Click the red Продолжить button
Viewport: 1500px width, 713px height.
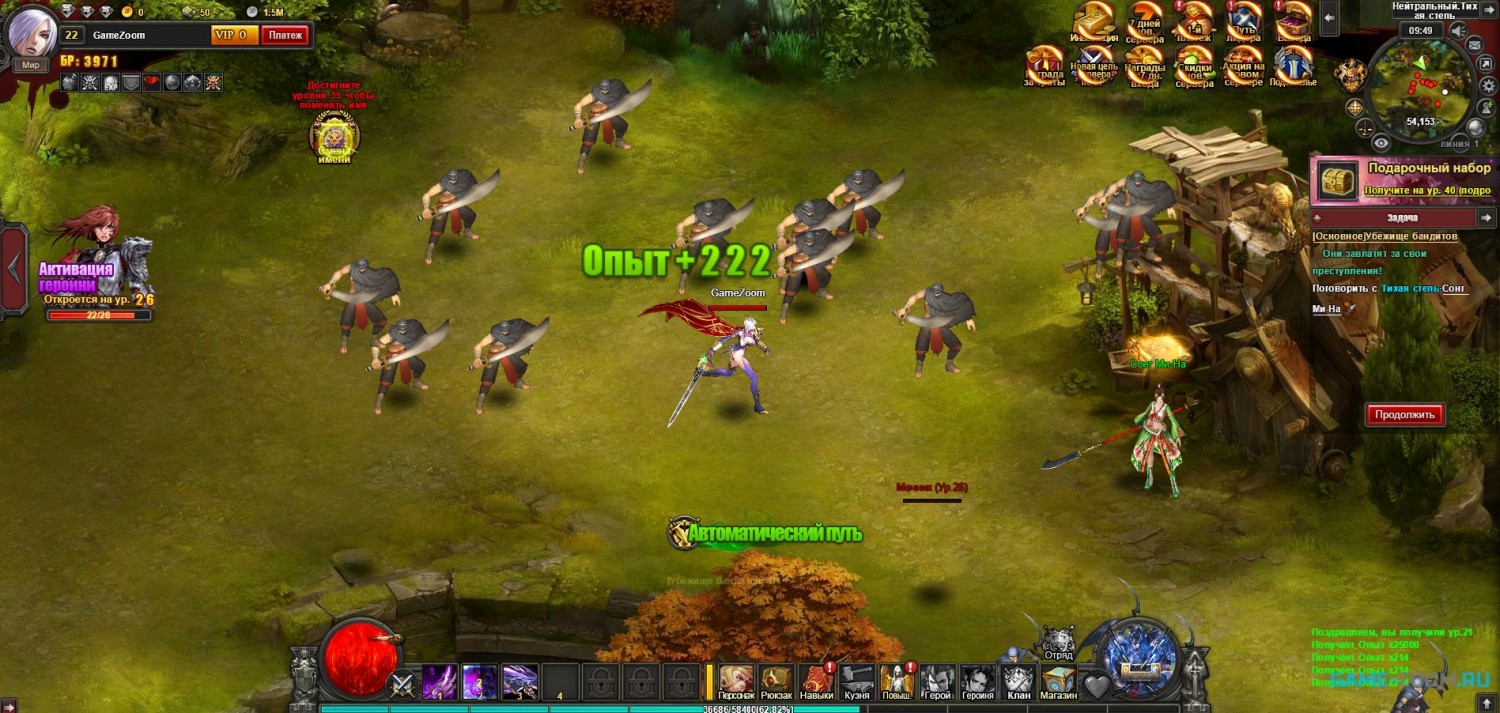[1405, 414]
